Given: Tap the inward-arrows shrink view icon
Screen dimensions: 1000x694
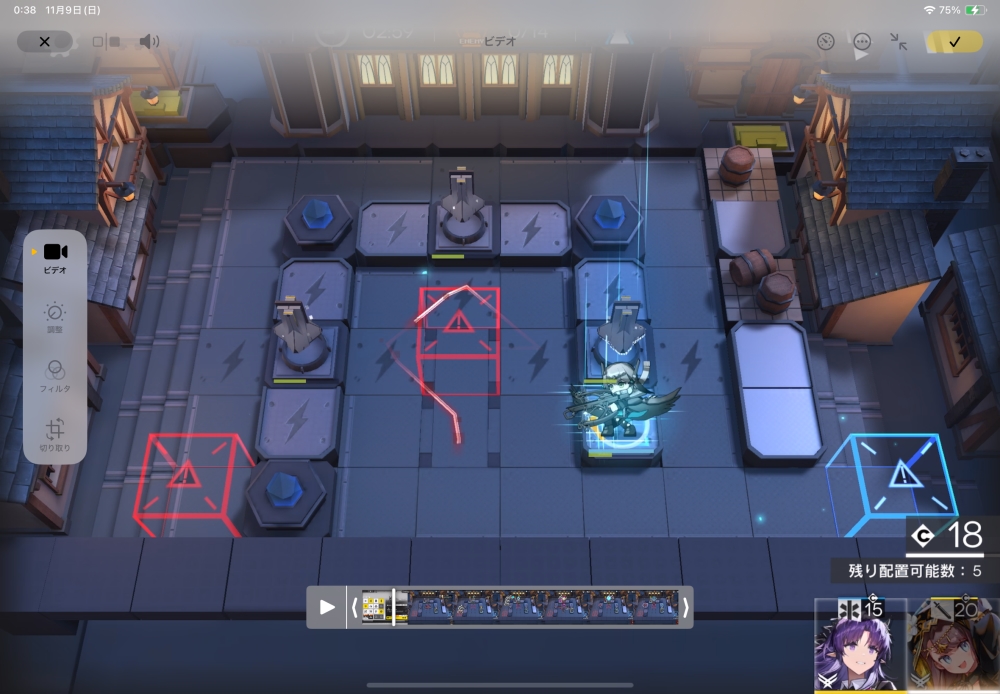Looking at the screenshot, I should click(899, 42).
